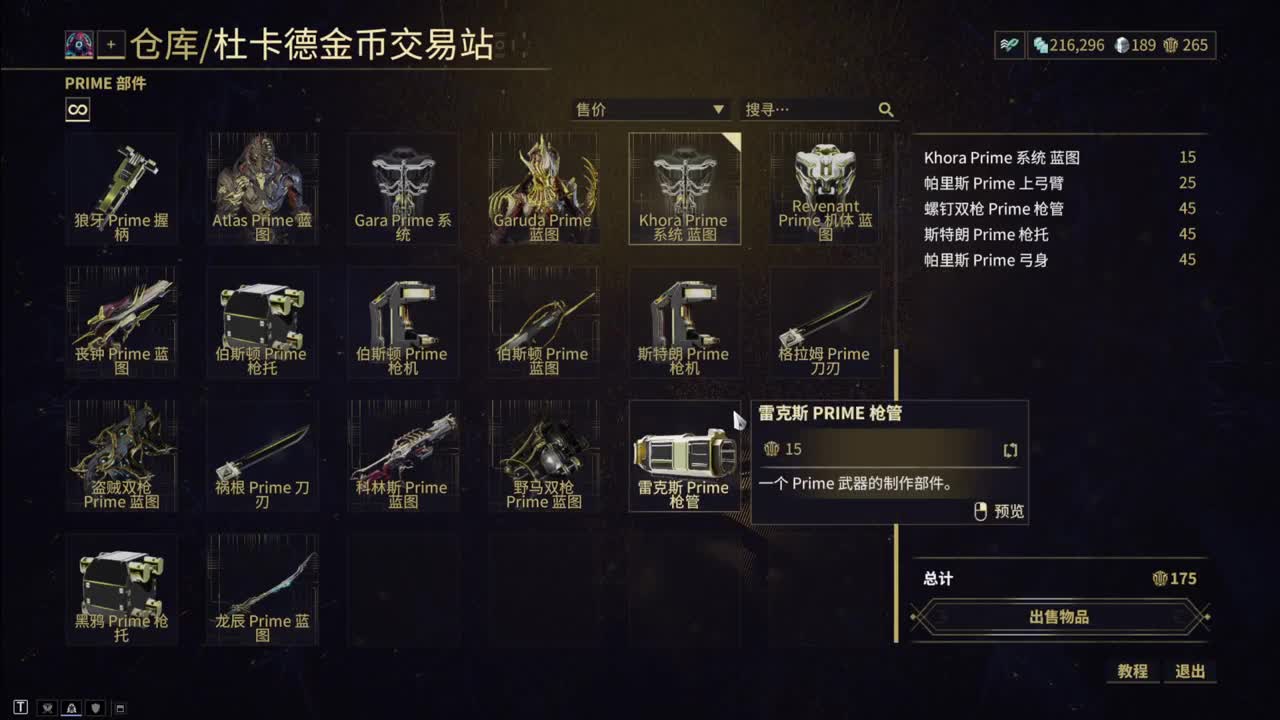Open the 教程 tutorial button

click(x=1131, y=672)
